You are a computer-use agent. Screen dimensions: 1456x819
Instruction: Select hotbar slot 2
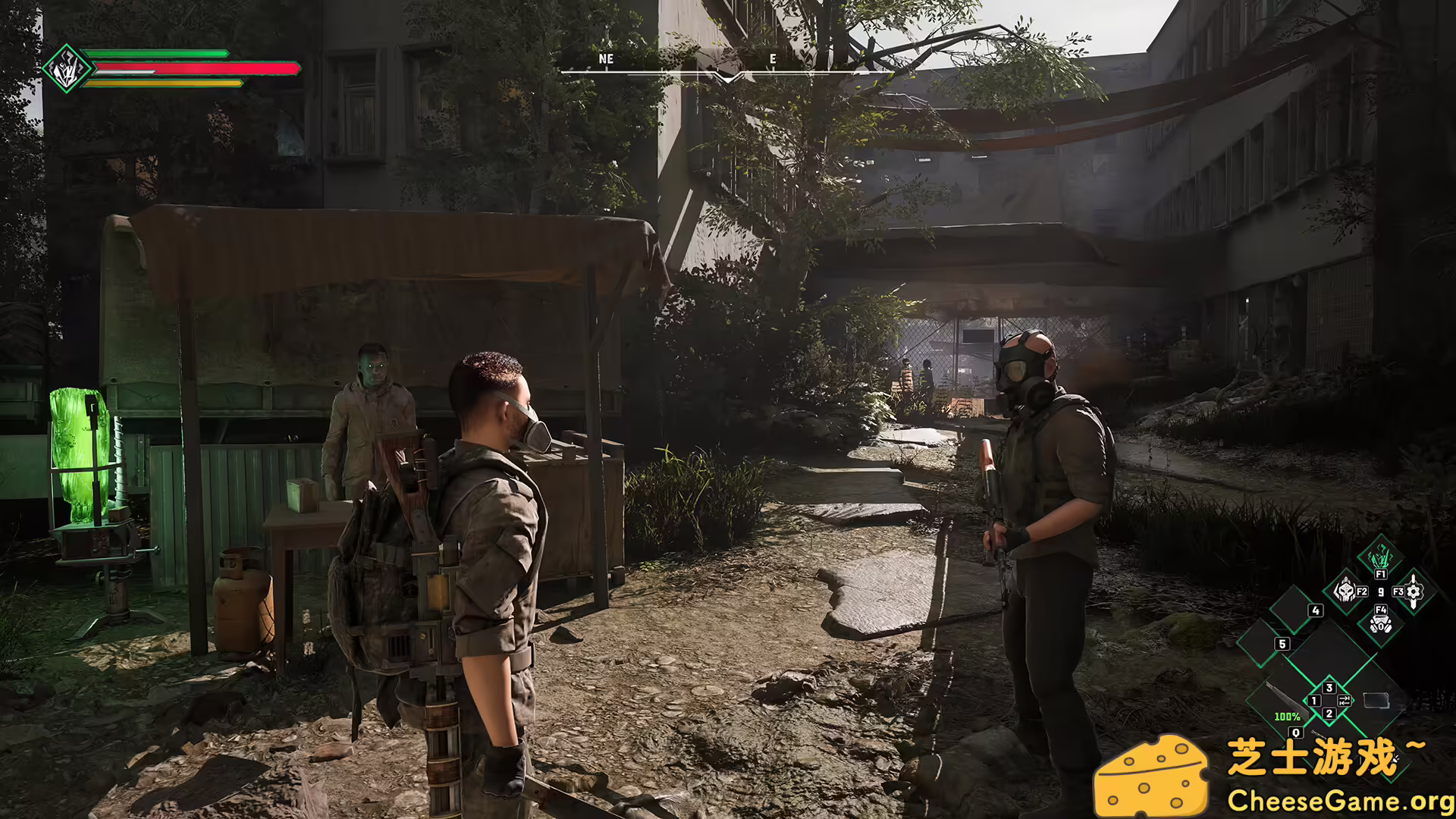[1329, 714]
